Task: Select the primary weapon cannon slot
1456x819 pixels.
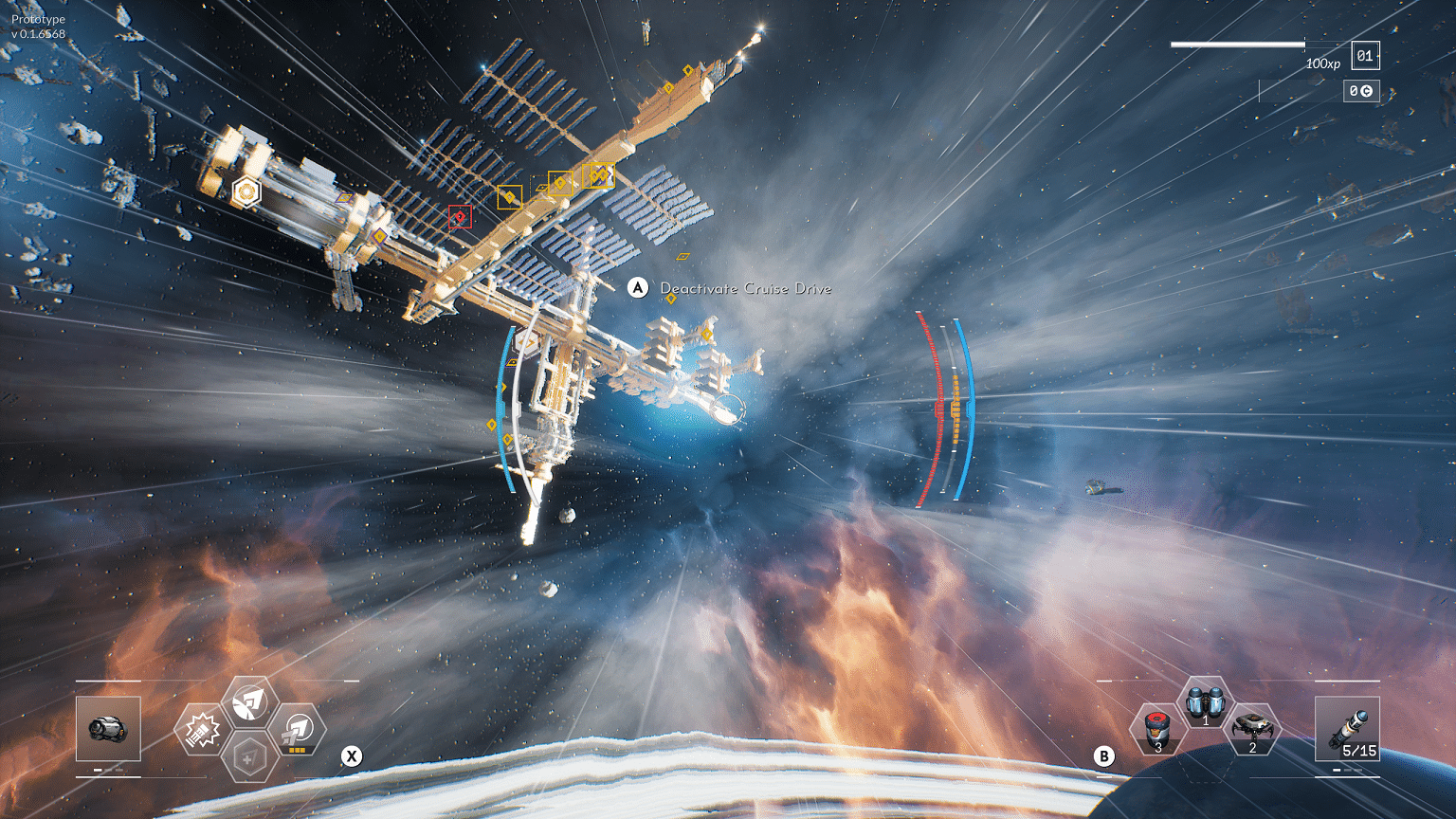Action: (x=108, y=728)
